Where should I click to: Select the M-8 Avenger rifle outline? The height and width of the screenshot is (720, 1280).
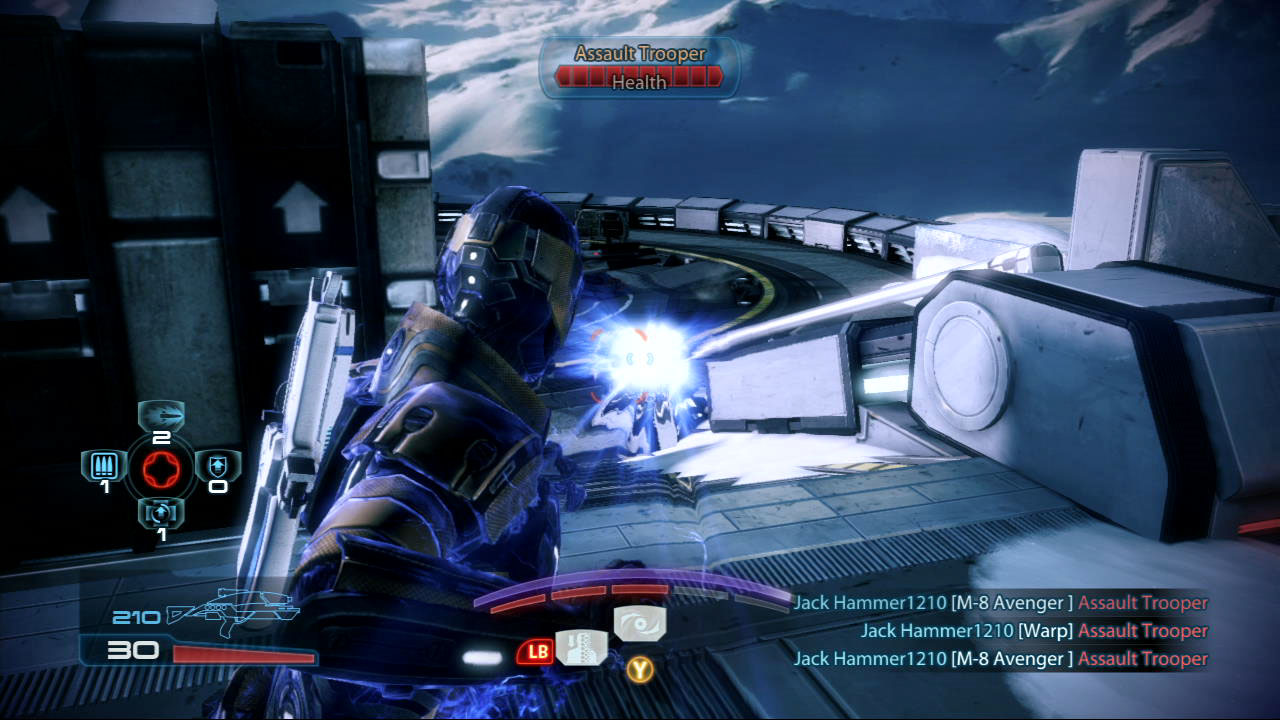click(x=234, y=612)
